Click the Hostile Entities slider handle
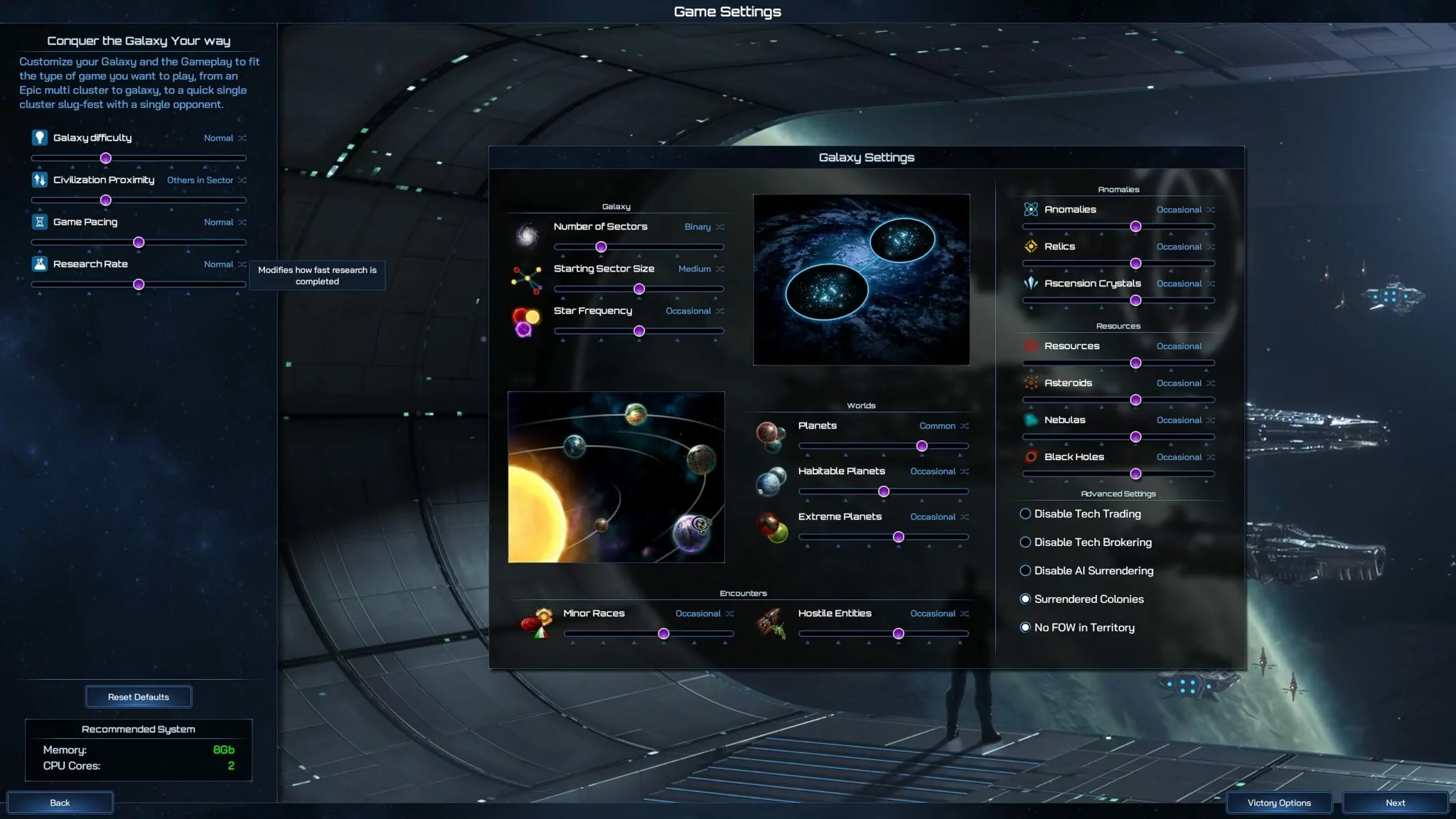The width and height of the screenshot is (1456, 819). click(899, 633)
